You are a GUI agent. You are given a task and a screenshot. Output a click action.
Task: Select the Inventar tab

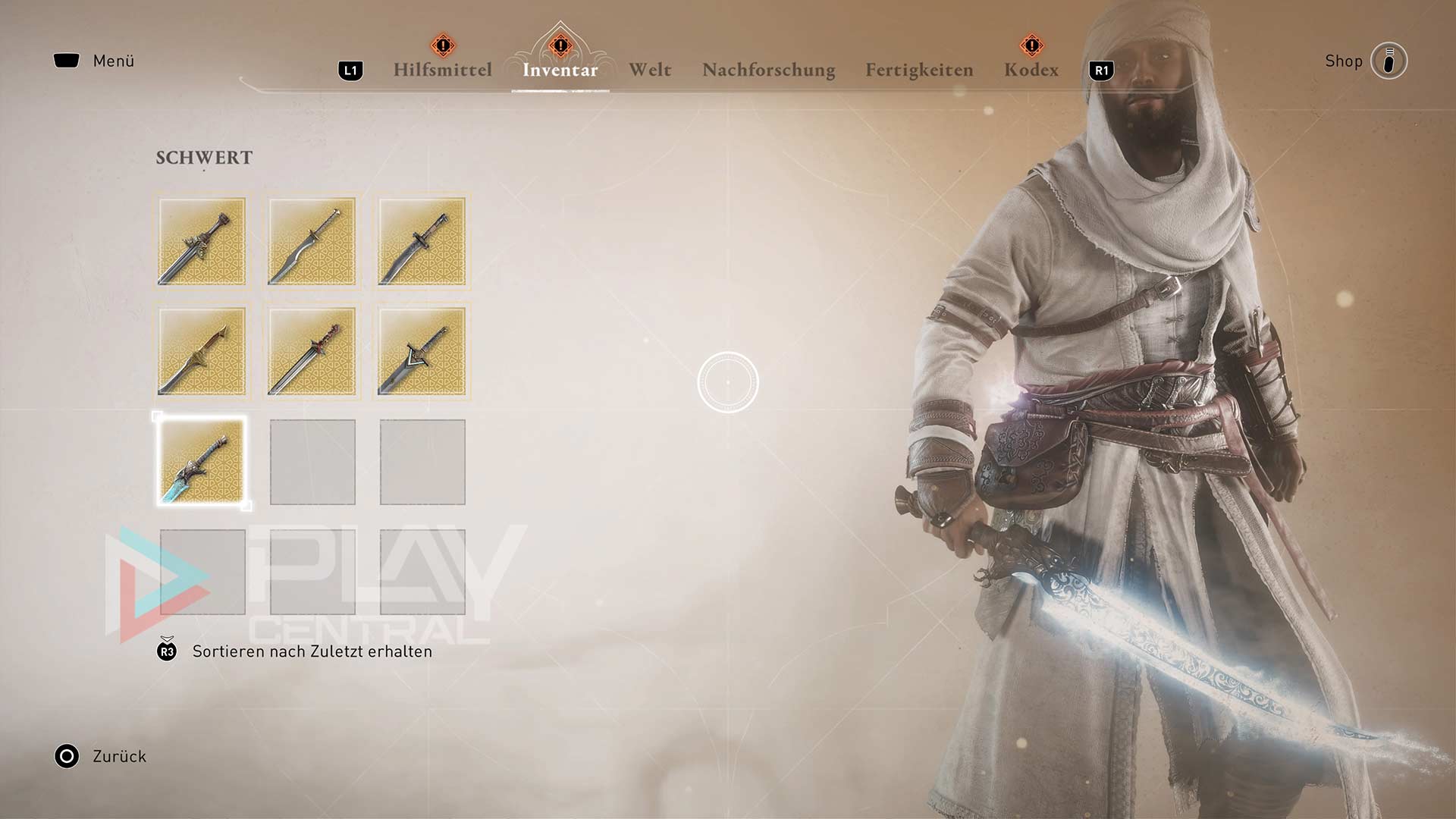pos(560,70)
